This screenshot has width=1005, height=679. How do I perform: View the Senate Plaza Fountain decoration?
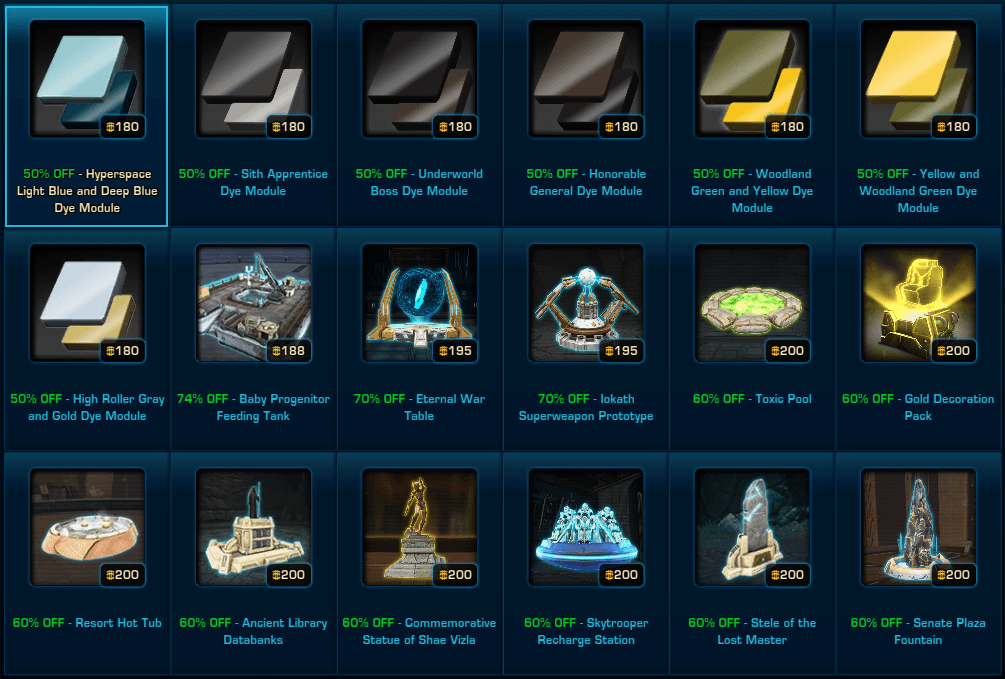click(x=917, y=528)
